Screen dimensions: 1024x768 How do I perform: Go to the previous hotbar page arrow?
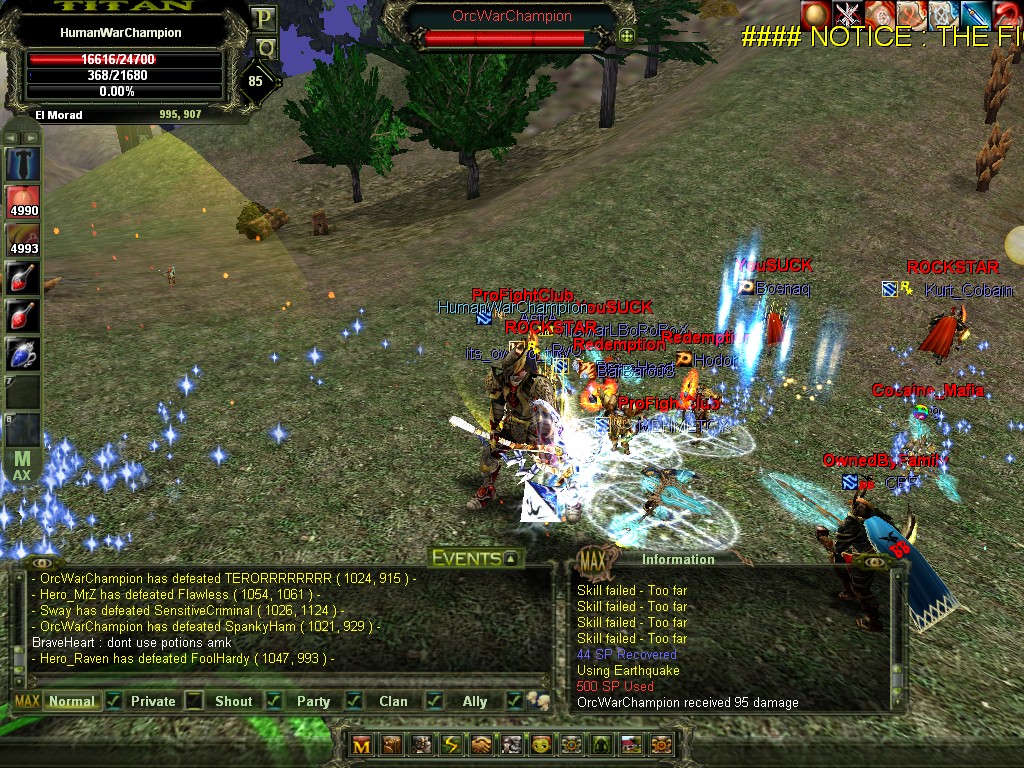9,137
